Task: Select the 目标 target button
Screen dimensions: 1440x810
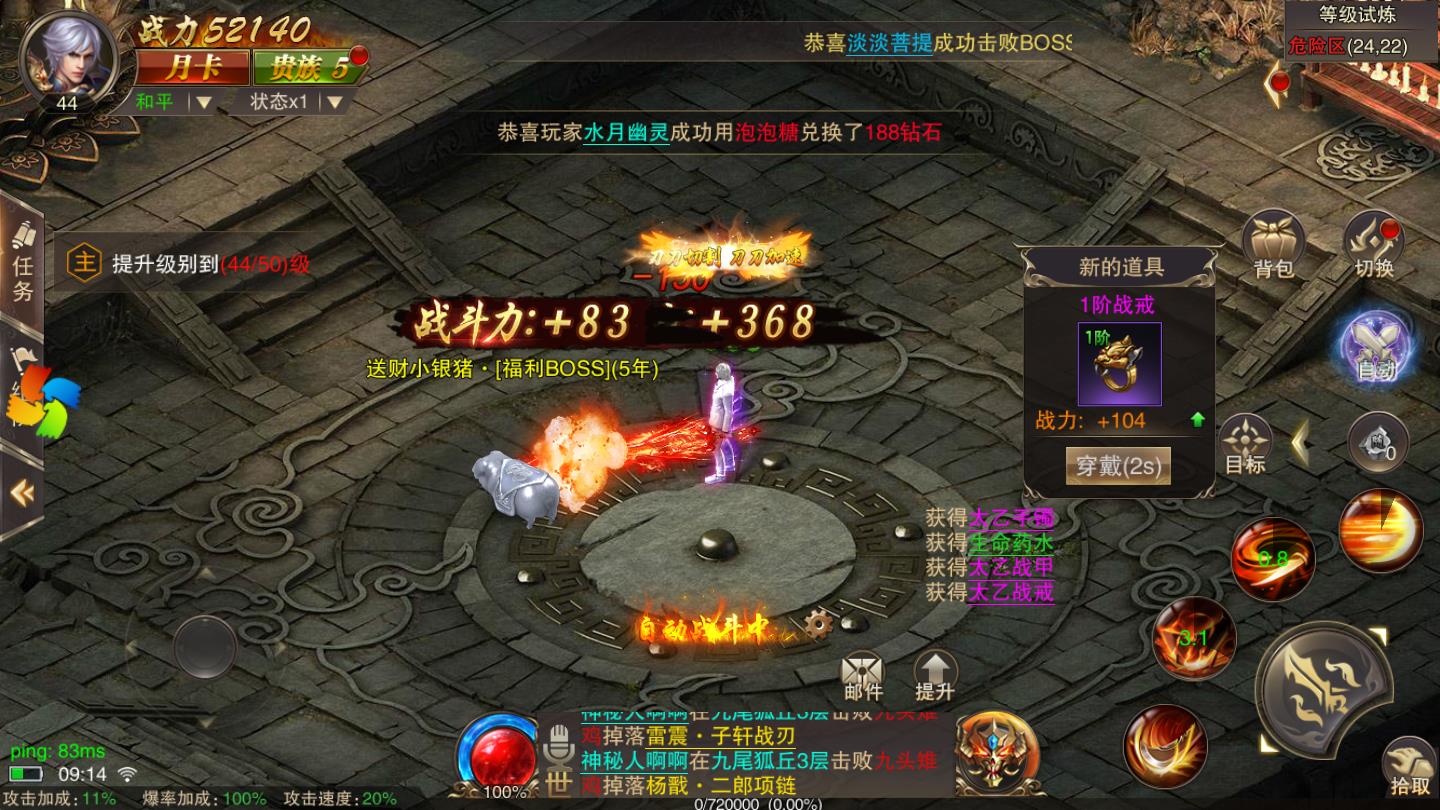Action: pyautogui.click(x=1245, y=445)
